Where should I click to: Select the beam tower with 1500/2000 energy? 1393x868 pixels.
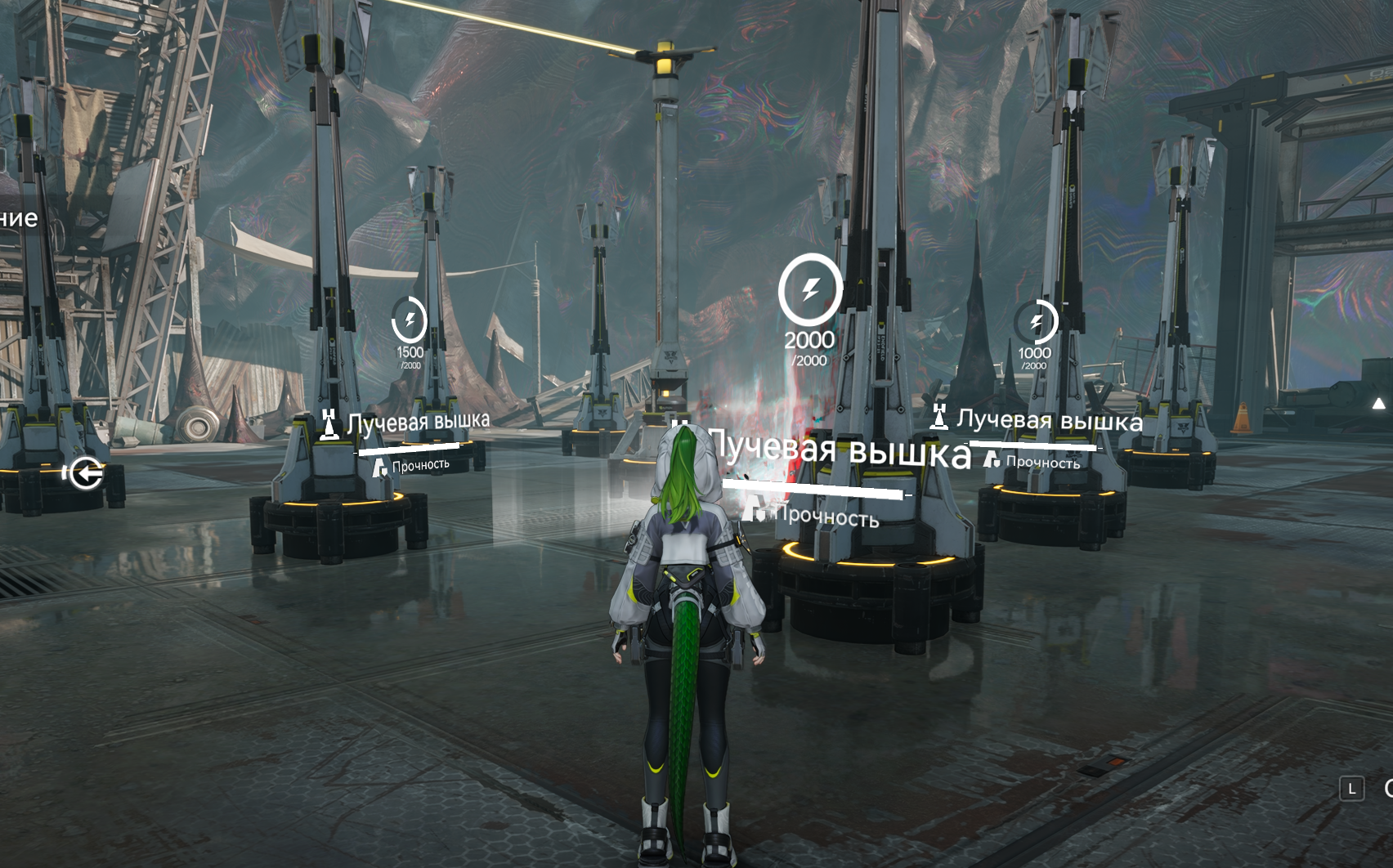(410, 320)
